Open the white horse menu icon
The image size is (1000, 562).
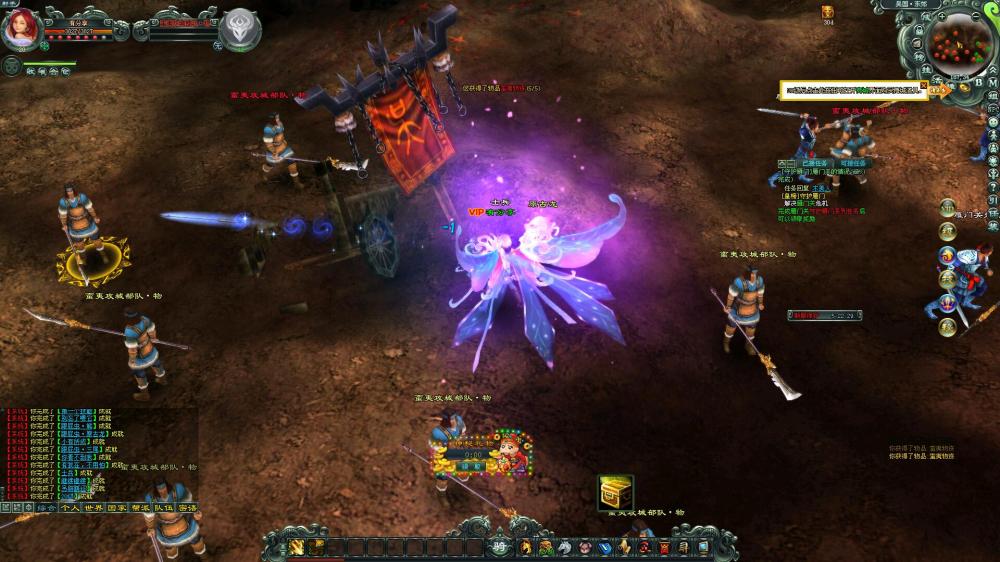(x=564, y=547)
